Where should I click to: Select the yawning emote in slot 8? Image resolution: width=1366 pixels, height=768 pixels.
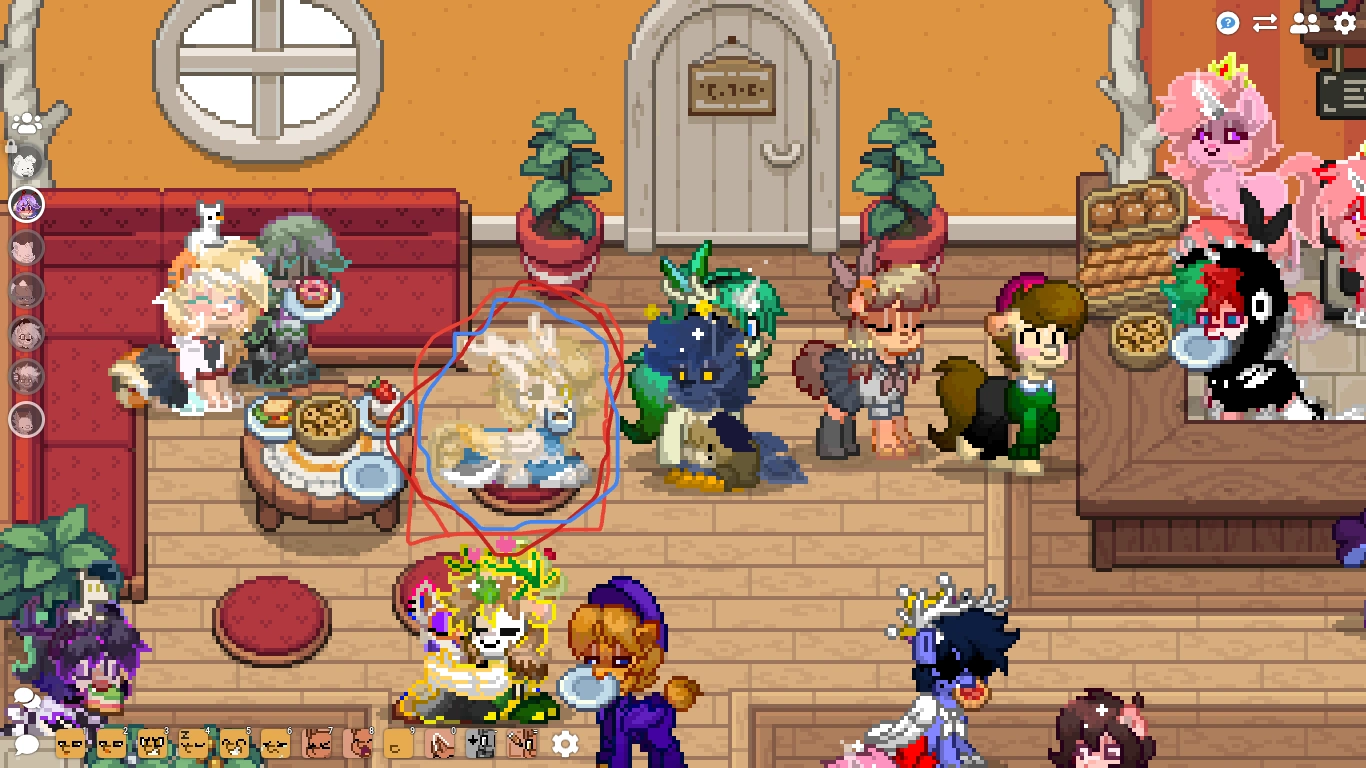point(357,743)
